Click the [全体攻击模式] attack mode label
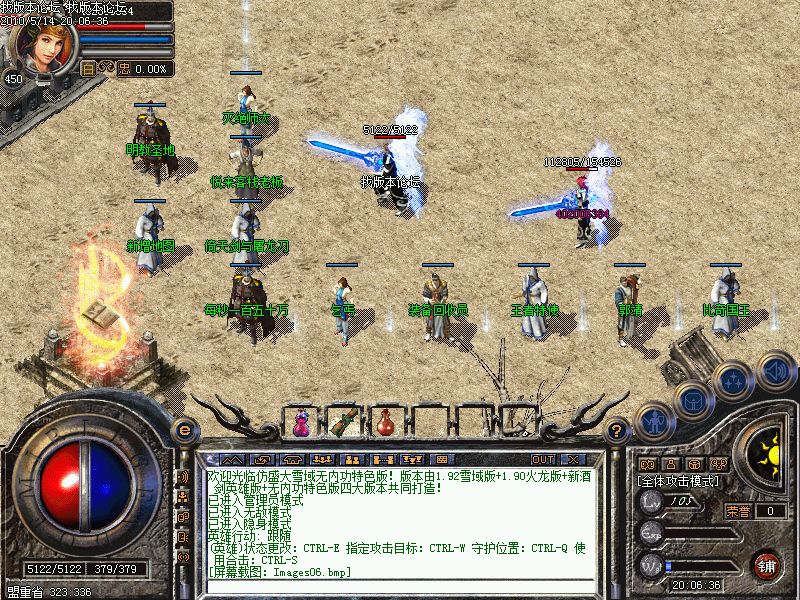 click(678, 480)
